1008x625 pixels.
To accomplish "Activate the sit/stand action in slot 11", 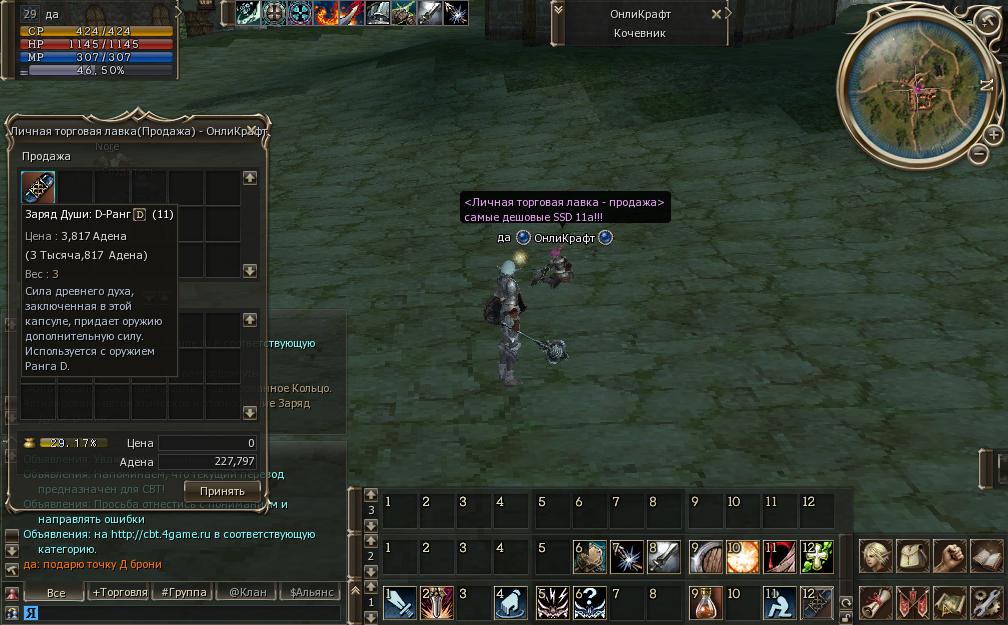I will (779, 602).
